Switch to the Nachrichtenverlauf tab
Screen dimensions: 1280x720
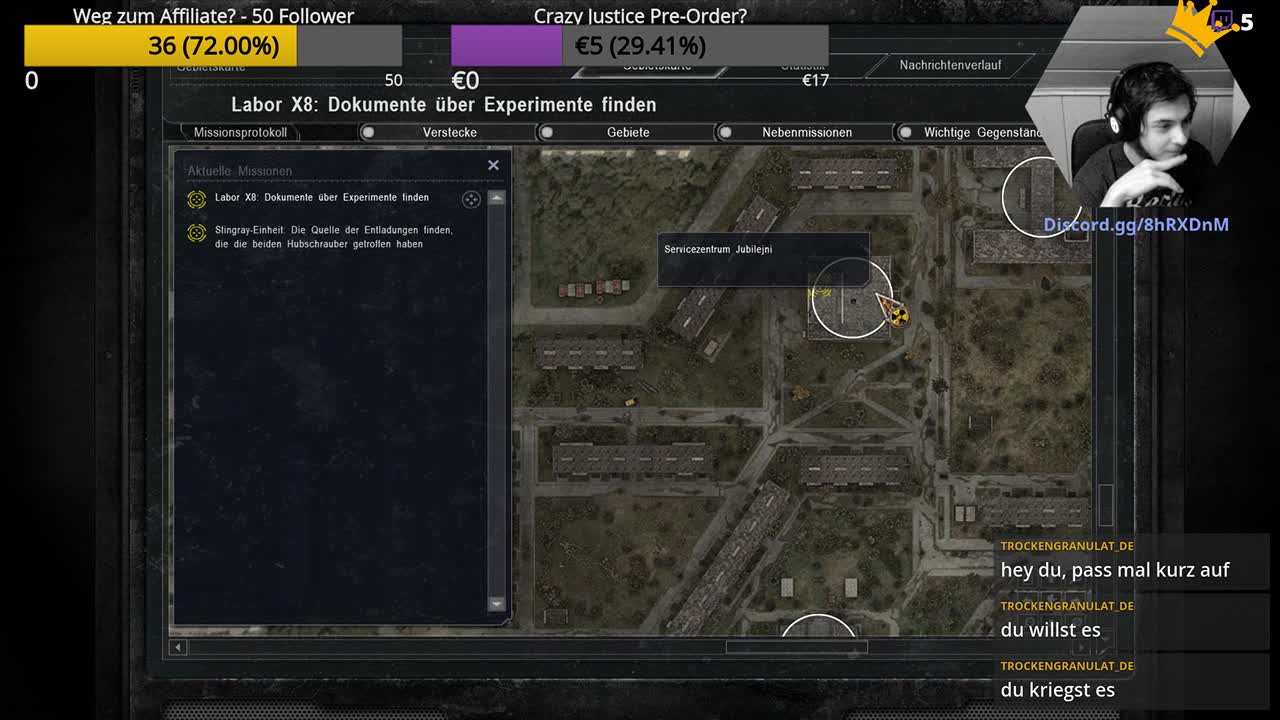tap(949, 65)
